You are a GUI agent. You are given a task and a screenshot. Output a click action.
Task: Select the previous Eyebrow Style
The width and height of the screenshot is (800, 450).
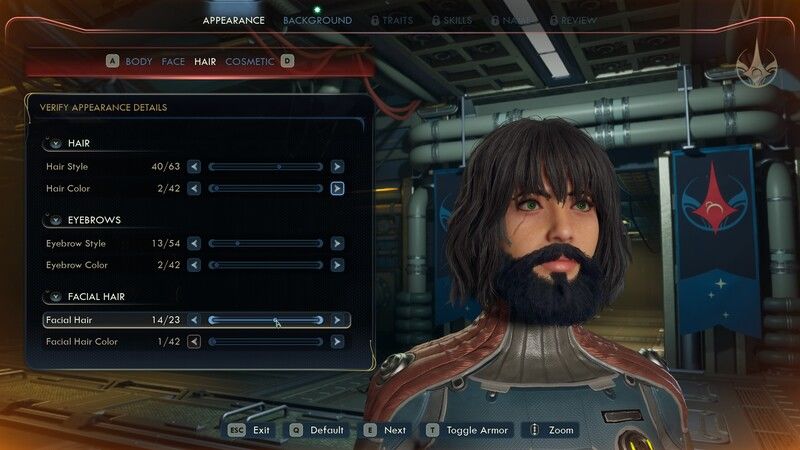[194, 243]
